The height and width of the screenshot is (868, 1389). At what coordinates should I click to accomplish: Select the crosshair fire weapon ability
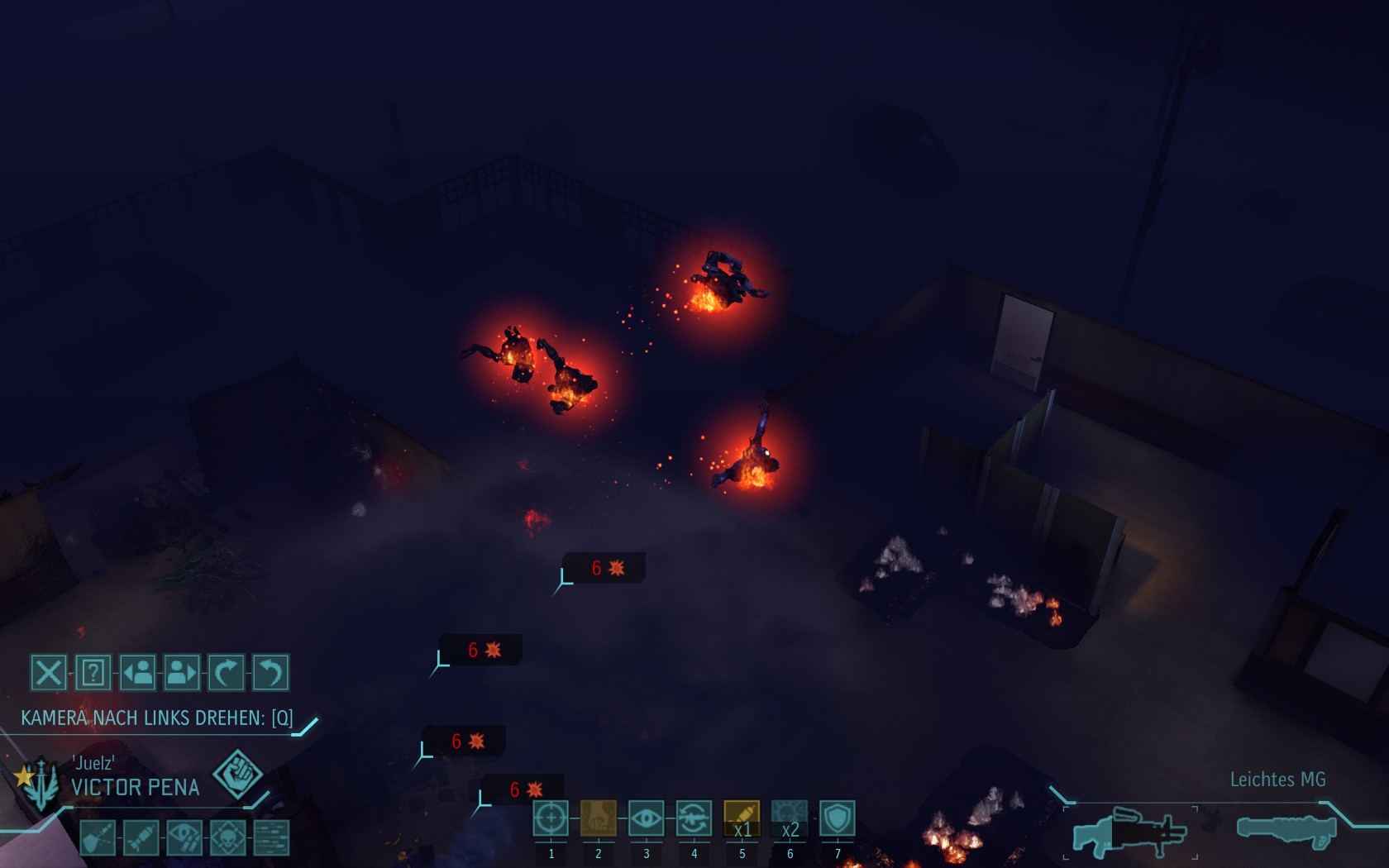(551, 818)
